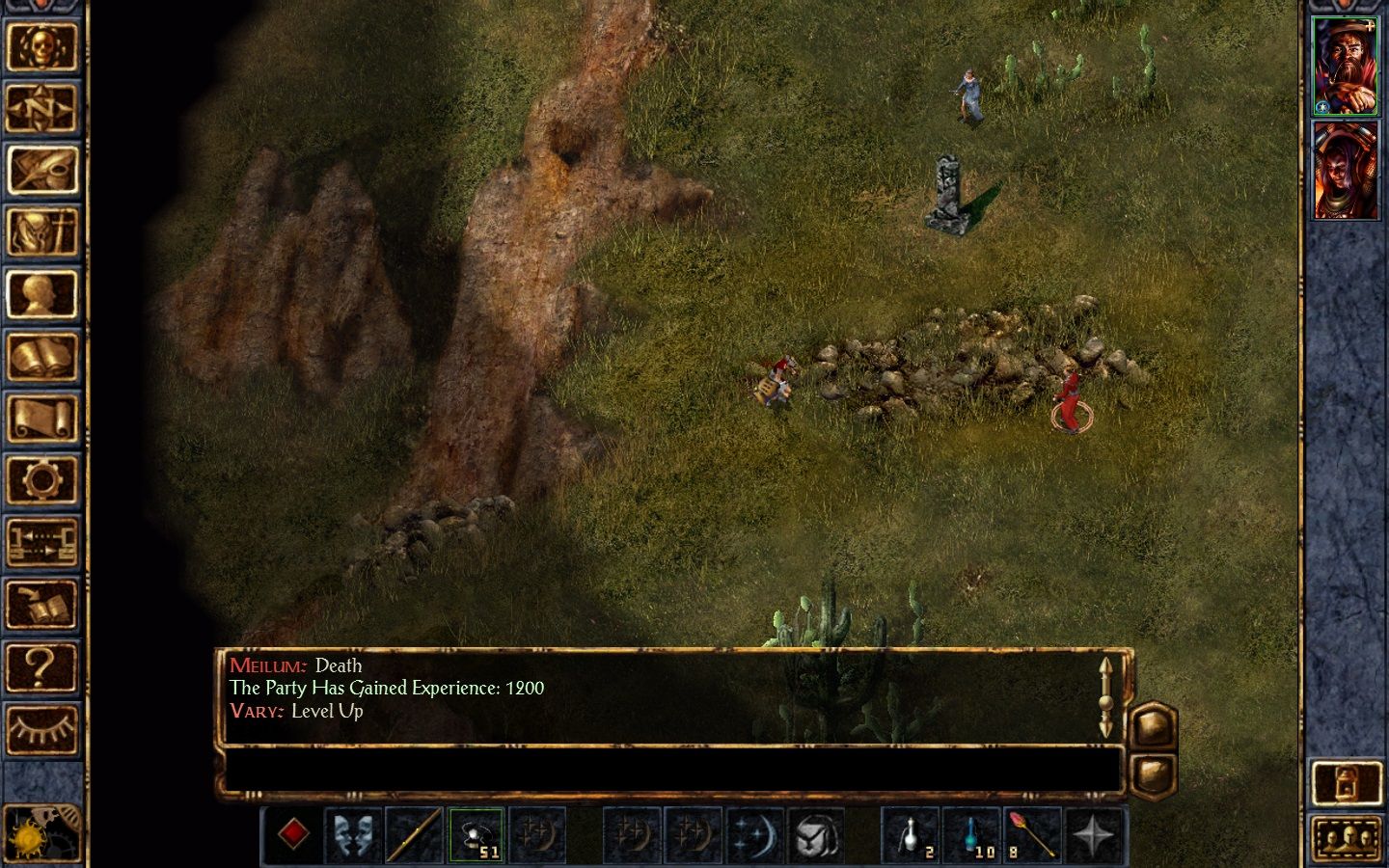Click the skull button in the sidebar
The image size is (1389, 868).
(x=41, y=46)
